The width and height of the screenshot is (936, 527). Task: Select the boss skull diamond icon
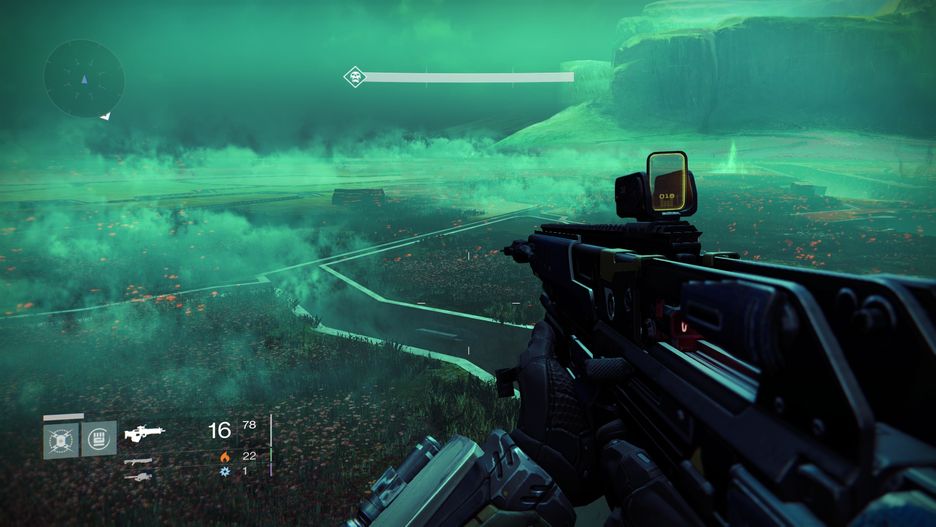(353, 77)
